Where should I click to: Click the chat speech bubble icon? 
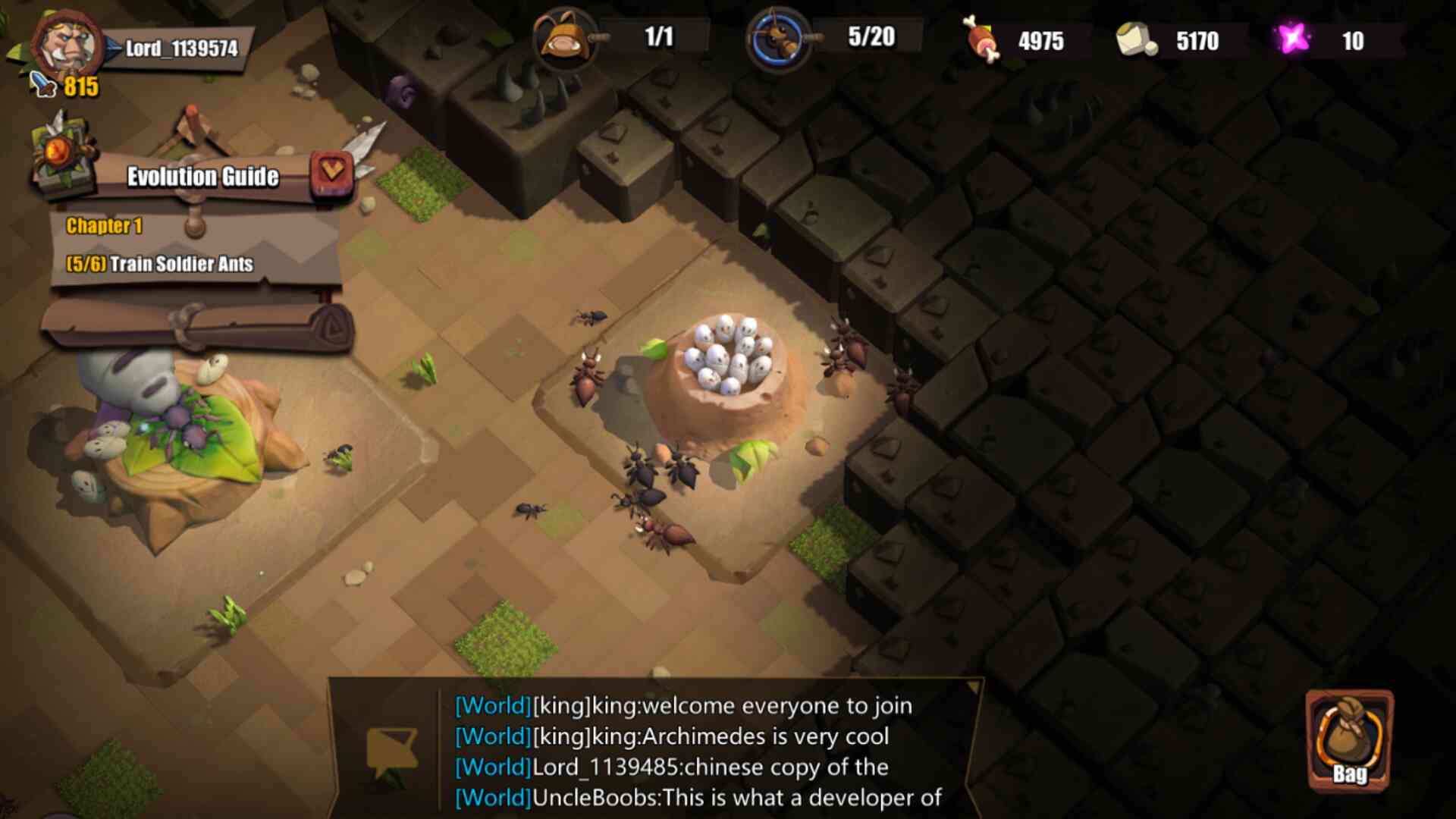[391, 751]
